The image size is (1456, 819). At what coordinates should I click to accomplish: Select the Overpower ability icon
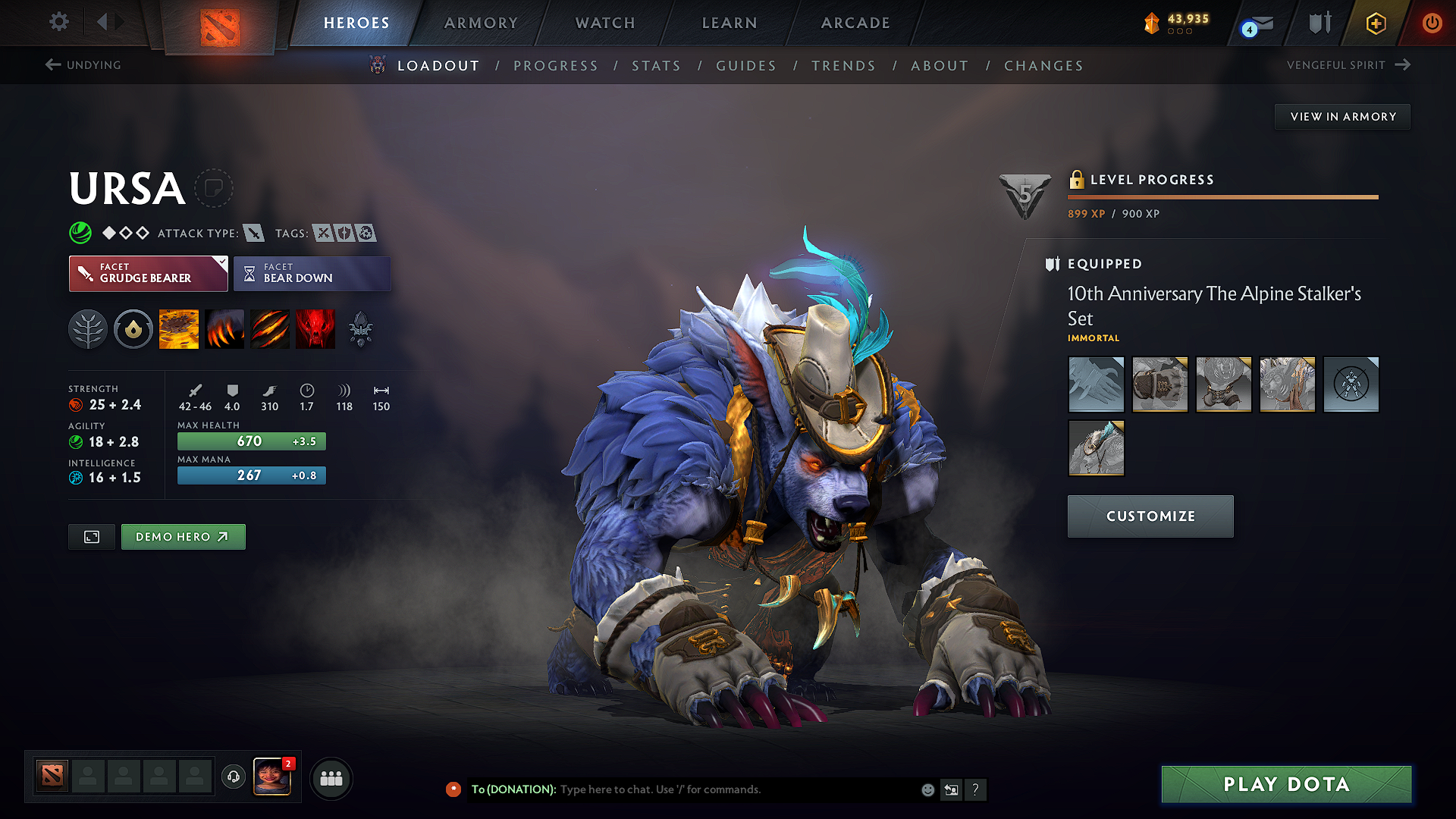(224, 328)
